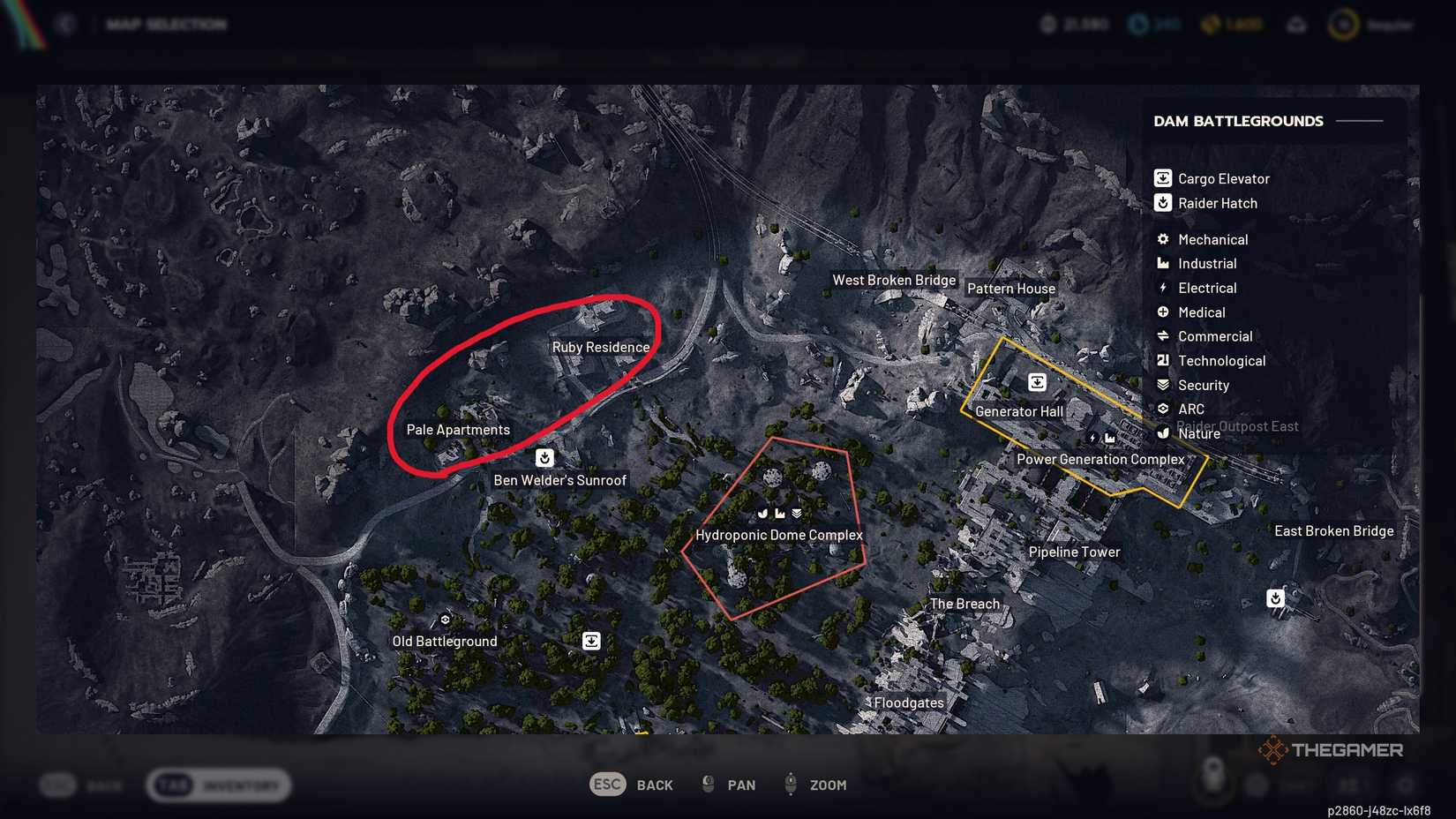Viewport: 1456px width, 819px height.
Task: Click the Raider Hatch icon in the legend
Action: [1162, 203]
